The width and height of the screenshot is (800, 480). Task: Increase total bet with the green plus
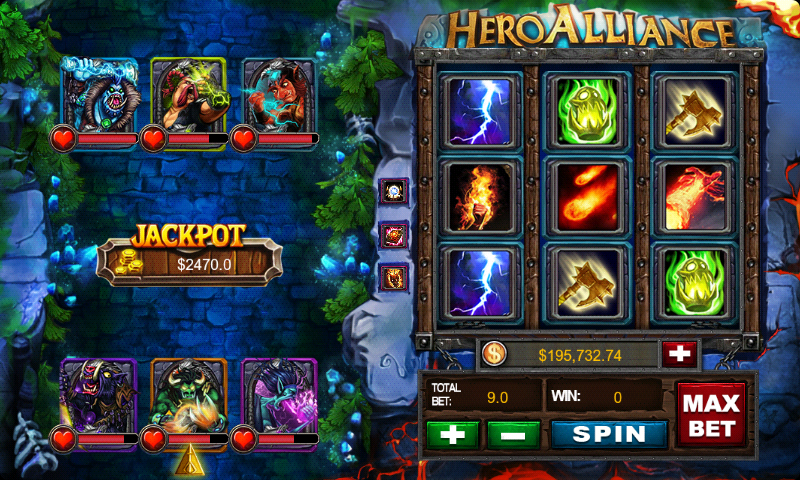coord(451,434)
